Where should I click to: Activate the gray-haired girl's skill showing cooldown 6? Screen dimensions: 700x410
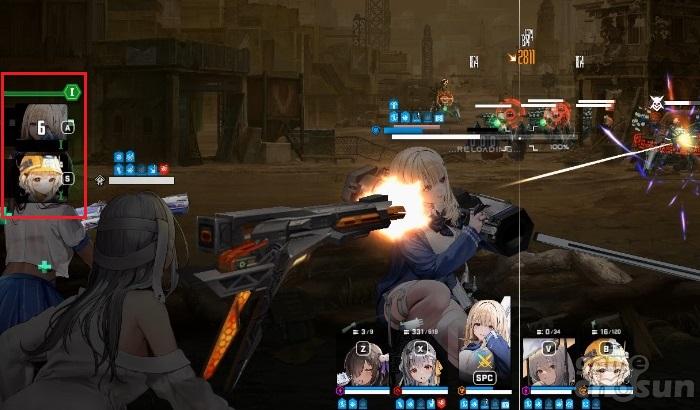tap(42, 125)
